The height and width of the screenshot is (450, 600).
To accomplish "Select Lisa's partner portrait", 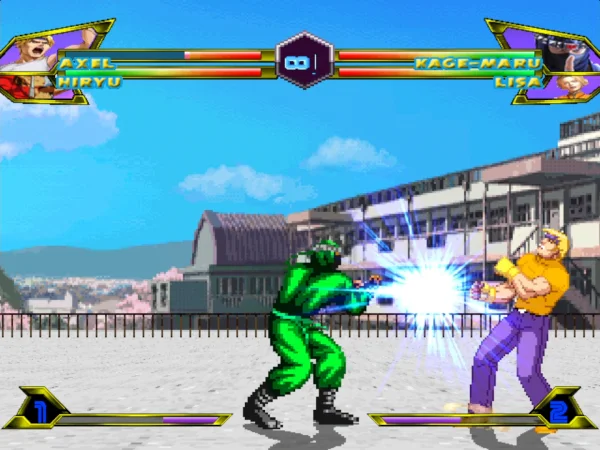I will [571, 85].
